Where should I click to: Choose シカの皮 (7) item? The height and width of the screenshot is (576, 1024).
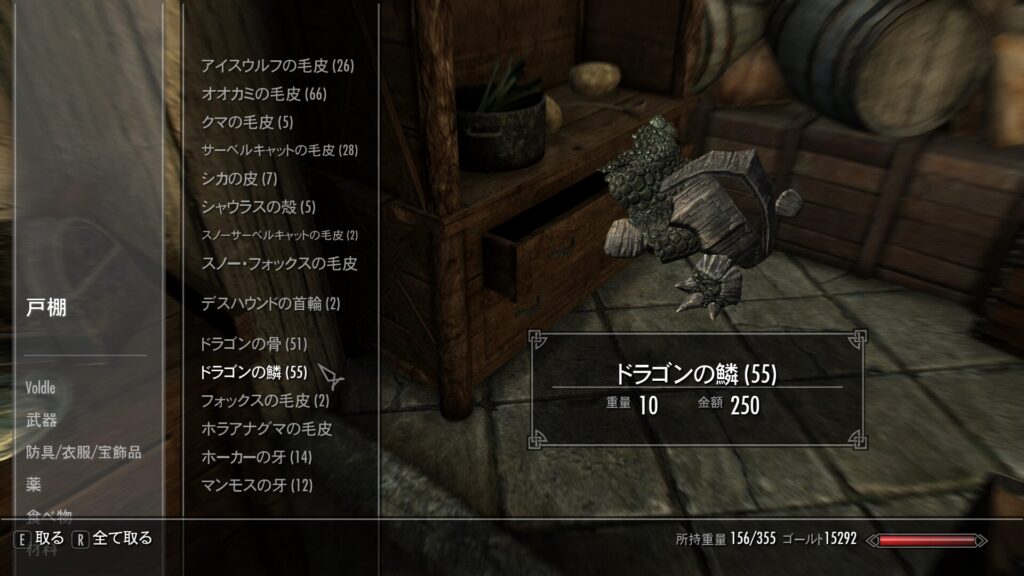tap(239, 179)
